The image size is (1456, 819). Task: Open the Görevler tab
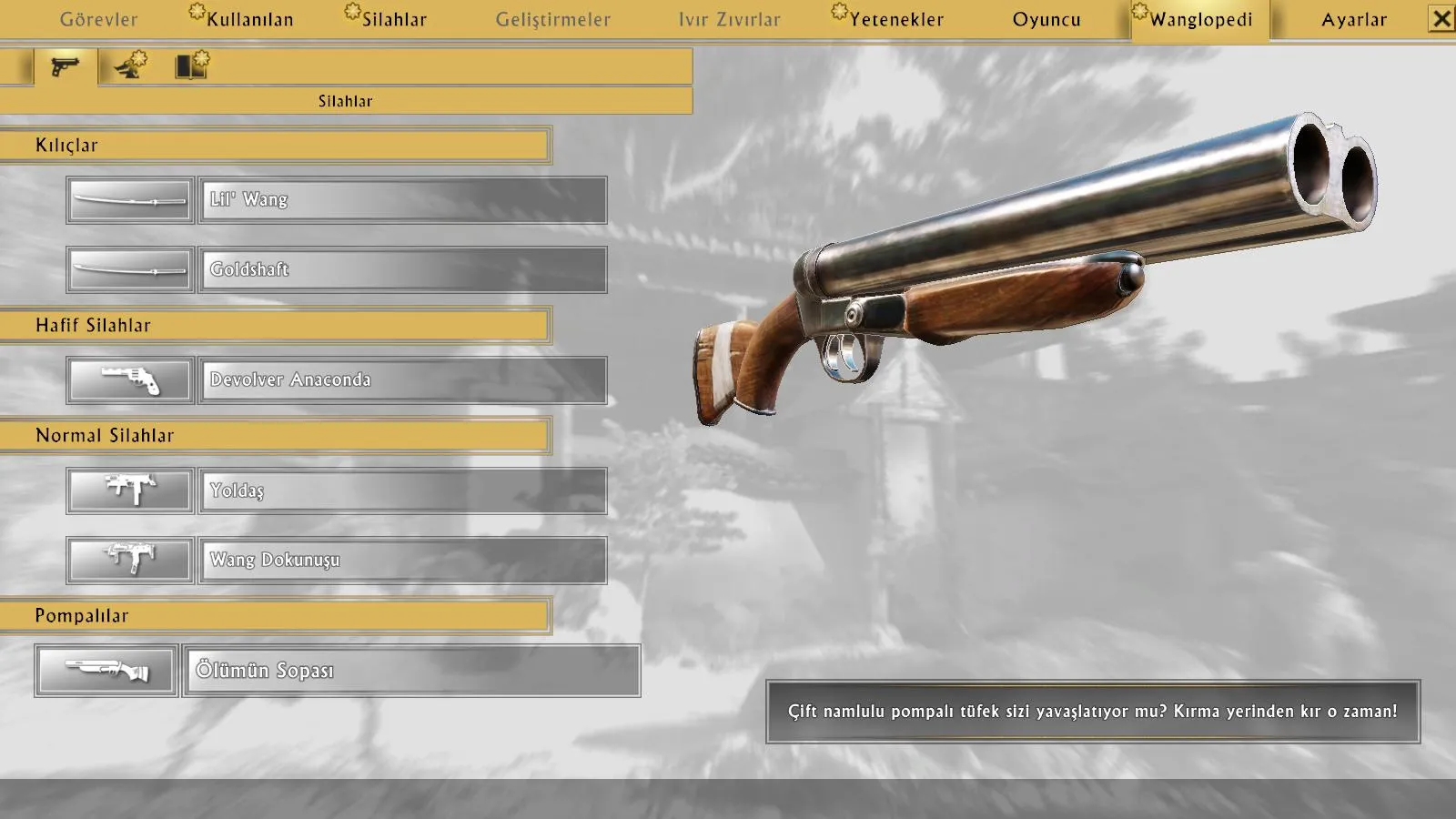pos(98,19)
